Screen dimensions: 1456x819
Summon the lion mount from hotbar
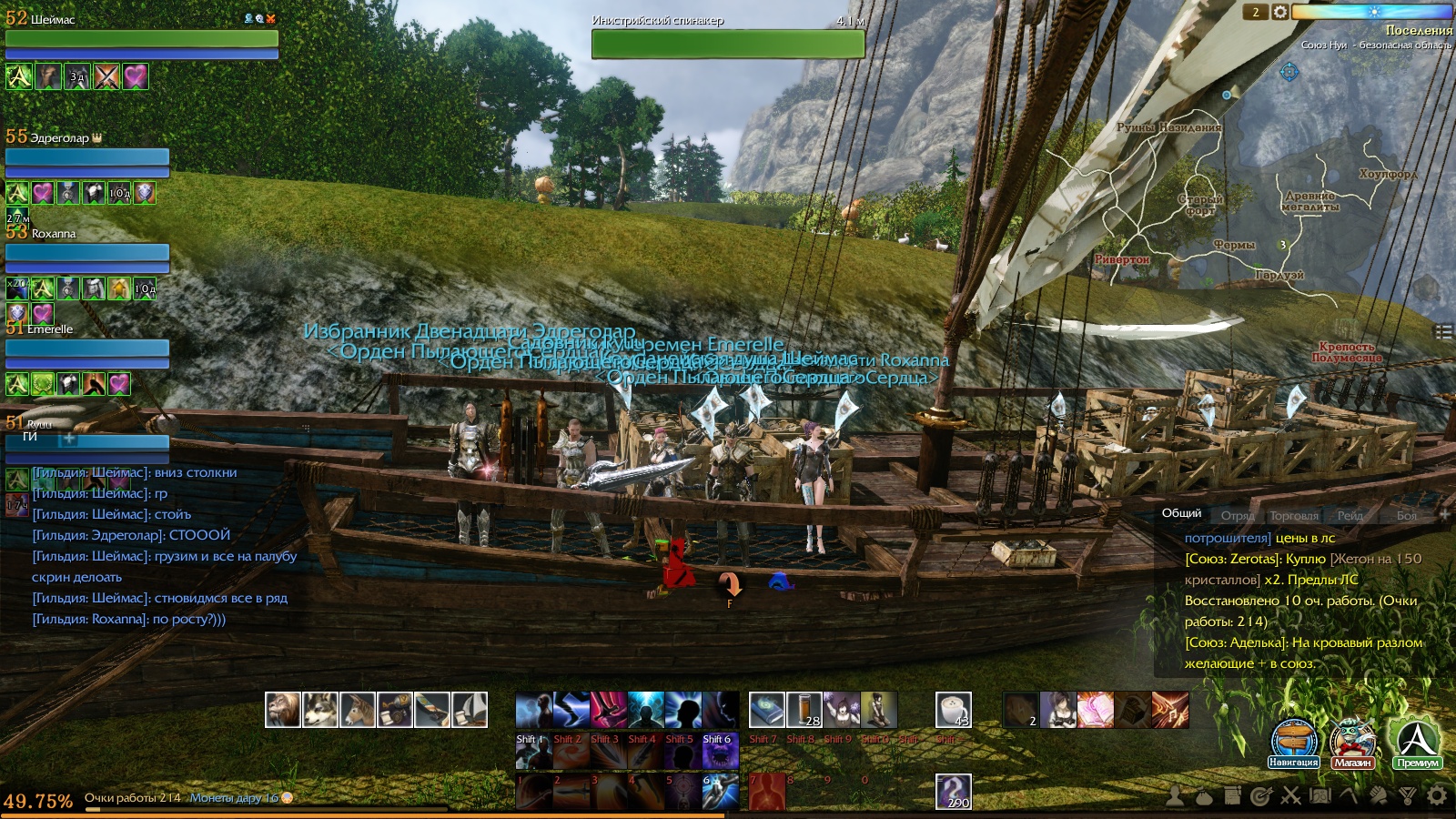coord(283,710)
